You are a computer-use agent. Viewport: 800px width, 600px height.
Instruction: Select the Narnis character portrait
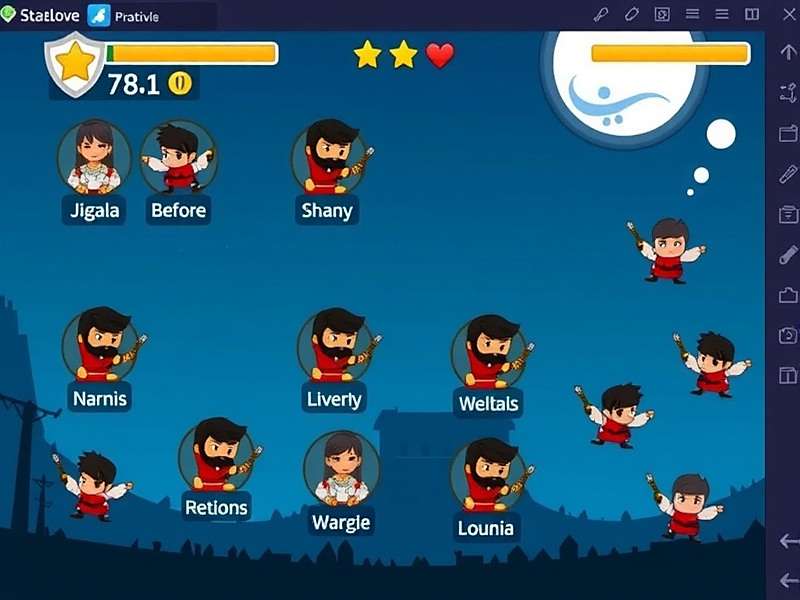coord(100,345)
